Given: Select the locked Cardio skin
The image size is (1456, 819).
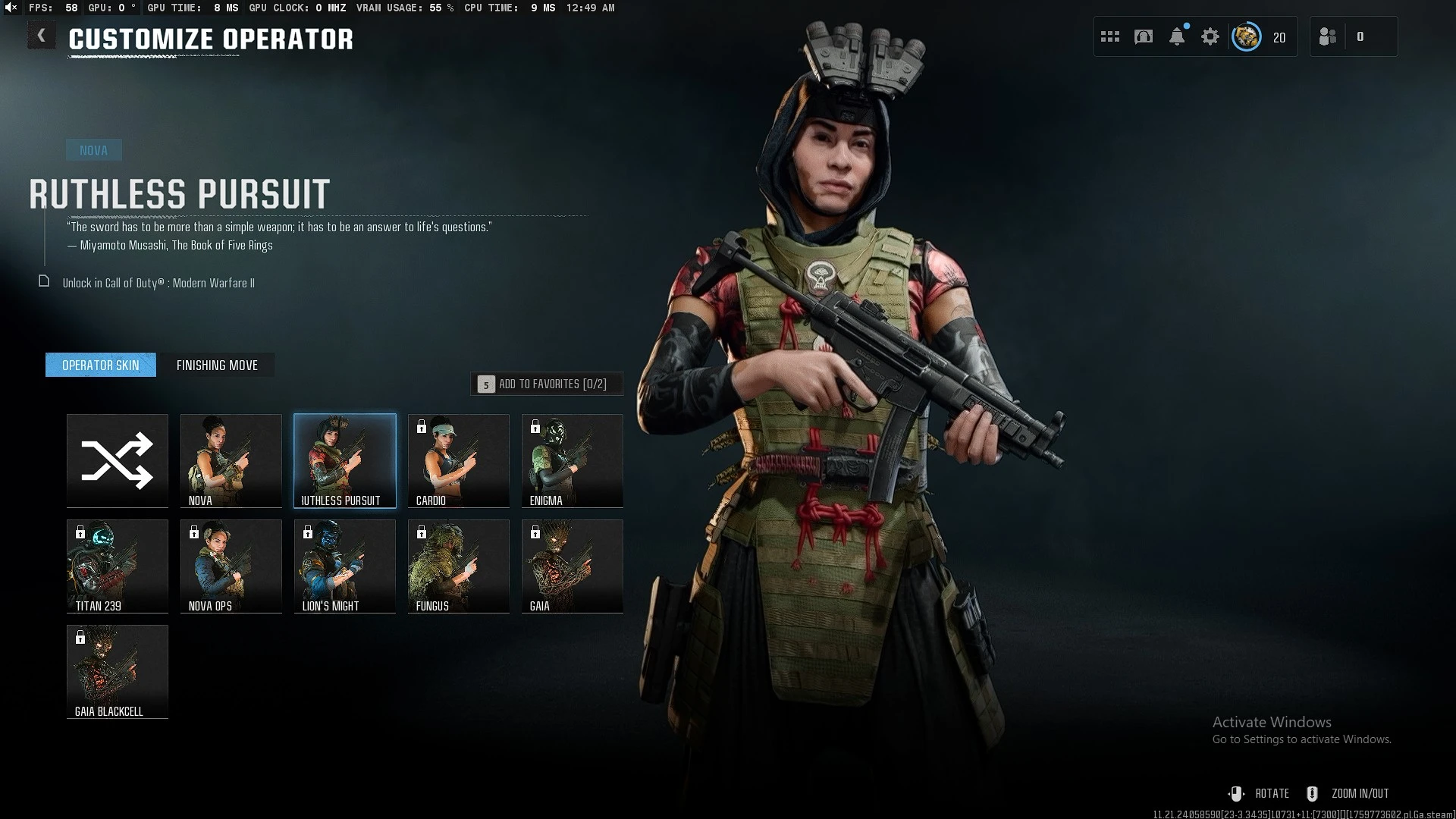Looking at the screenshot, I should tap(459, 460).
